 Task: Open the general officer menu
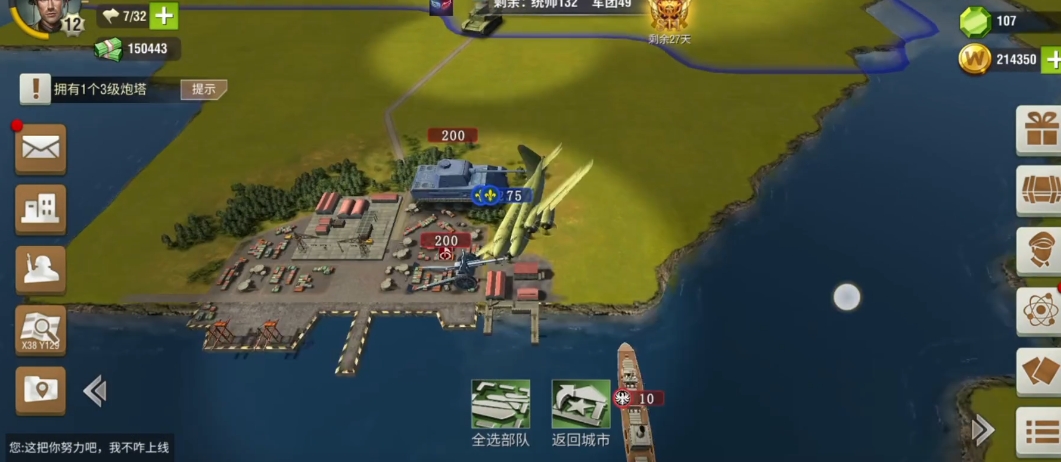pyautogui.click(x=1040, y=250)
